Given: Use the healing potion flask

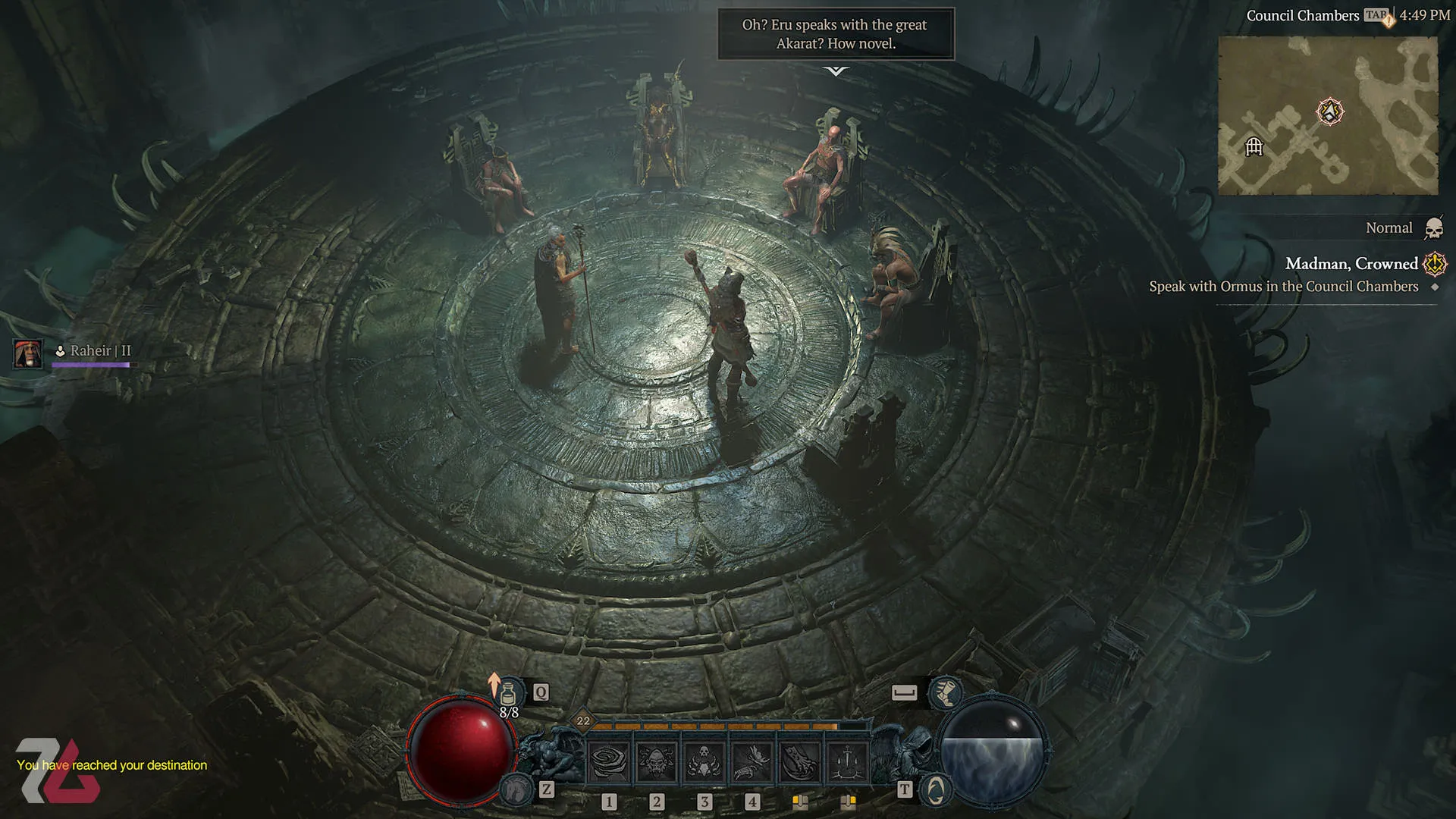Looking at the screenshot, I should (508, 692).
